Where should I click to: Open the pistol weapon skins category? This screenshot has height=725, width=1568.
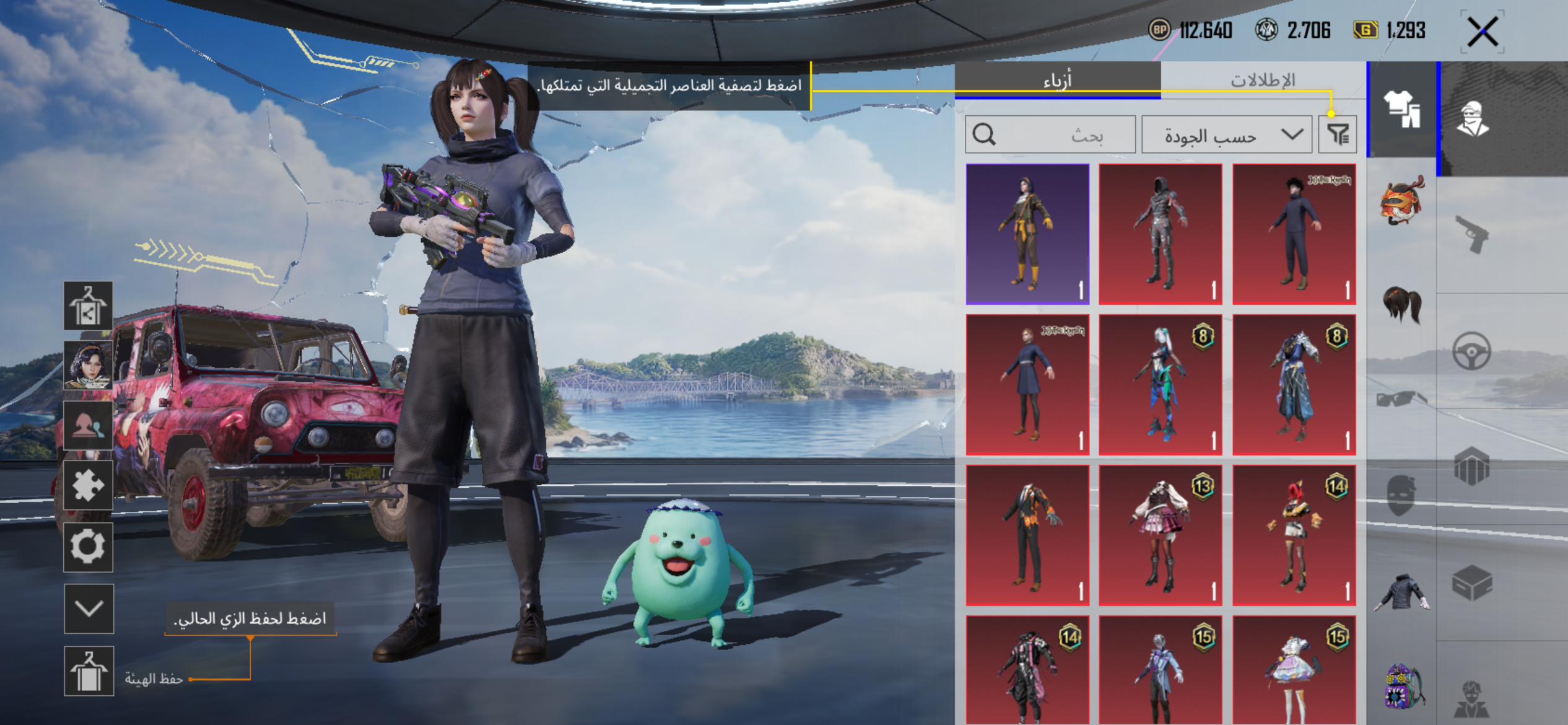point(1472,234)
